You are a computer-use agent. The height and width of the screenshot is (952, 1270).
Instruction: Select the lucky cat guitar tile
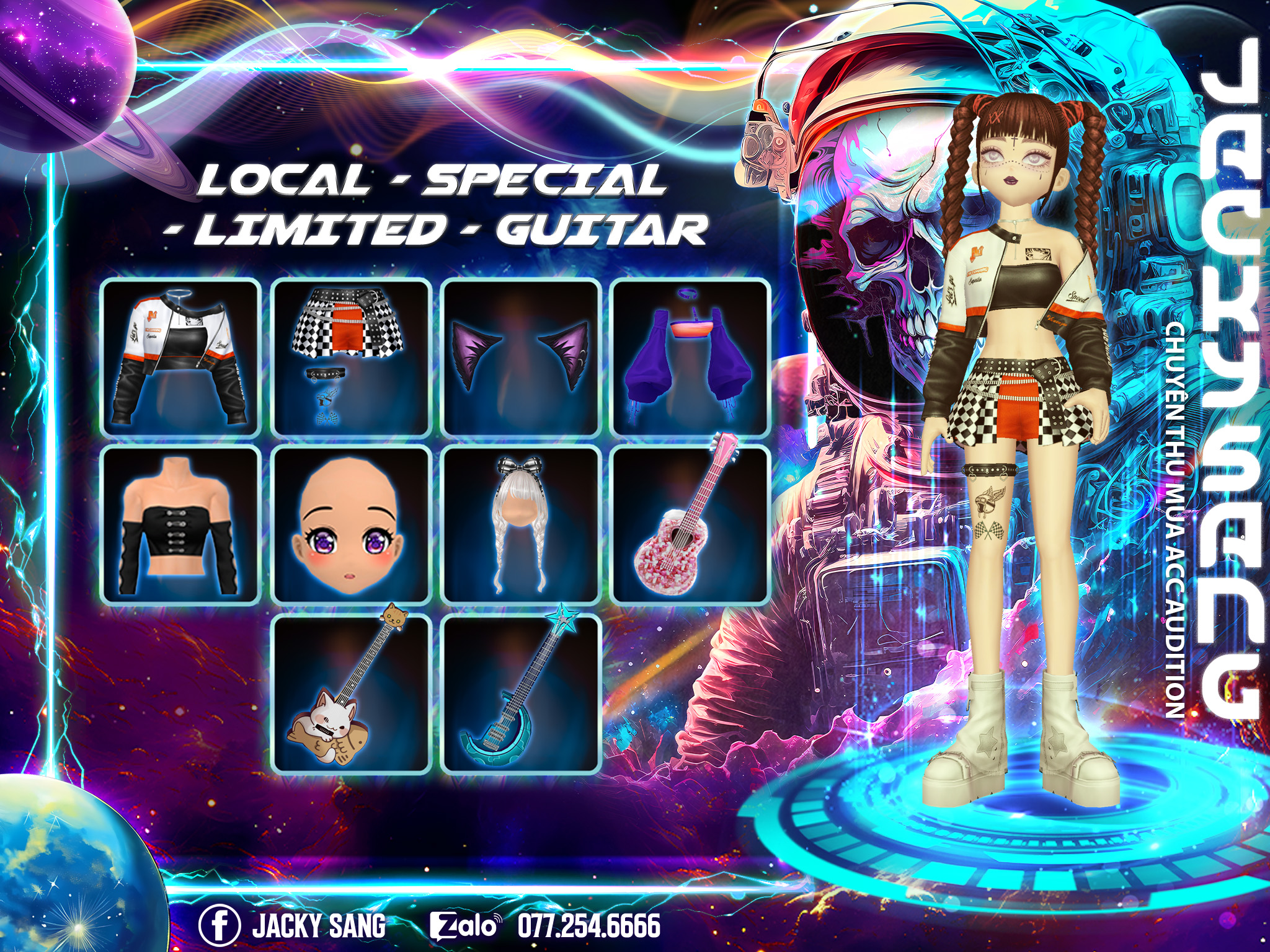351,694
